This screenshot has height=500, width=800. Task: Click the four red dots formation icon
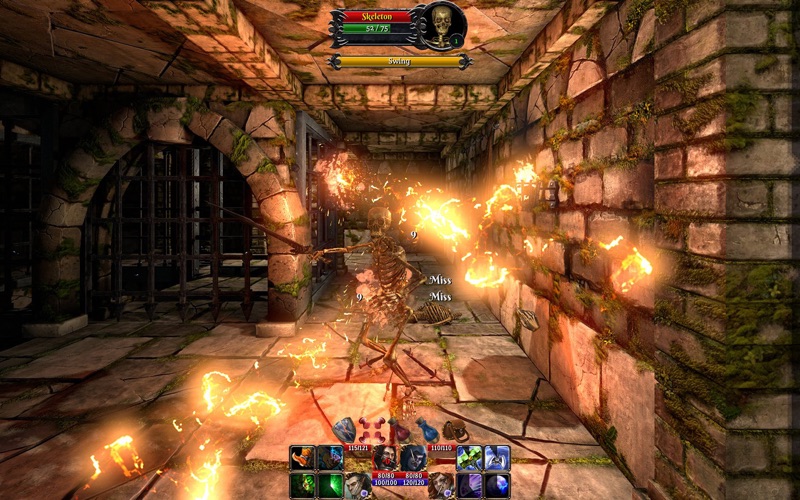coord(372,430)
